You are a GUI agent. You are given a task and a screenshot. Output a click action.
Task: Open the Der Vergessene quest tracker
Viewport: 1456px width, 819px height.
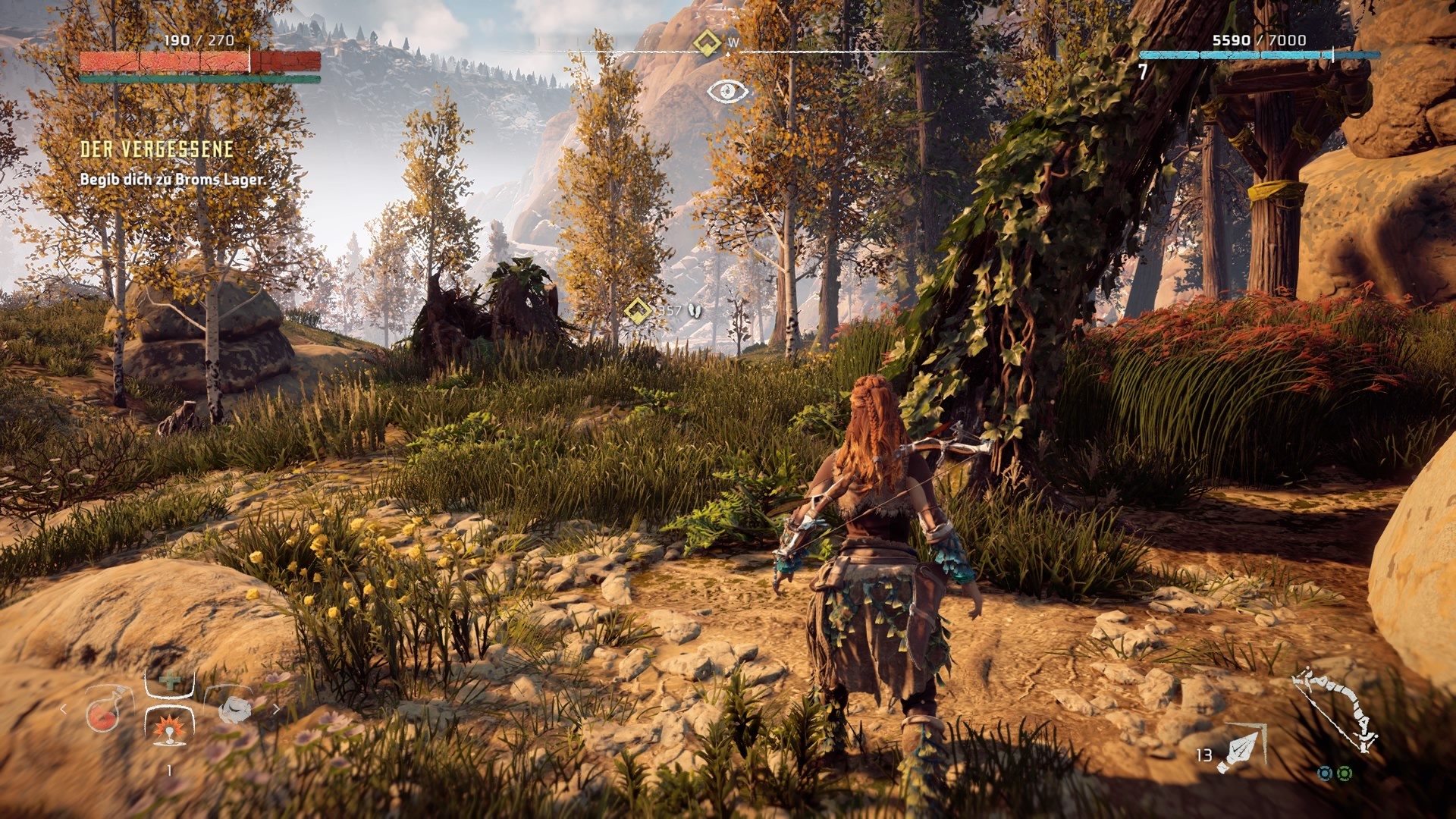click(157, 149)
